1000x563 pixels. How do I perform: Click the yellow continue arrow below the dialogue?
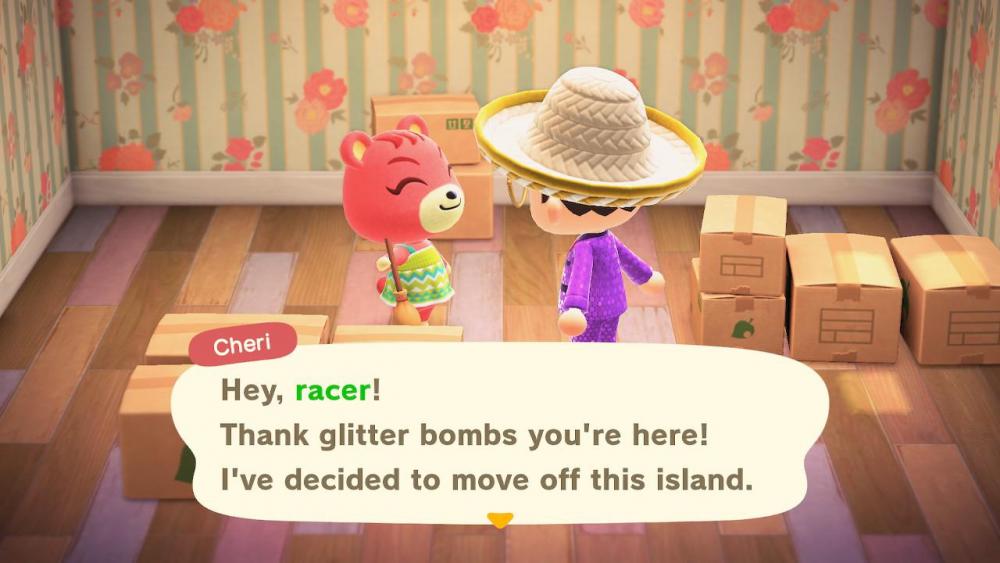click(x=499, y=520)
